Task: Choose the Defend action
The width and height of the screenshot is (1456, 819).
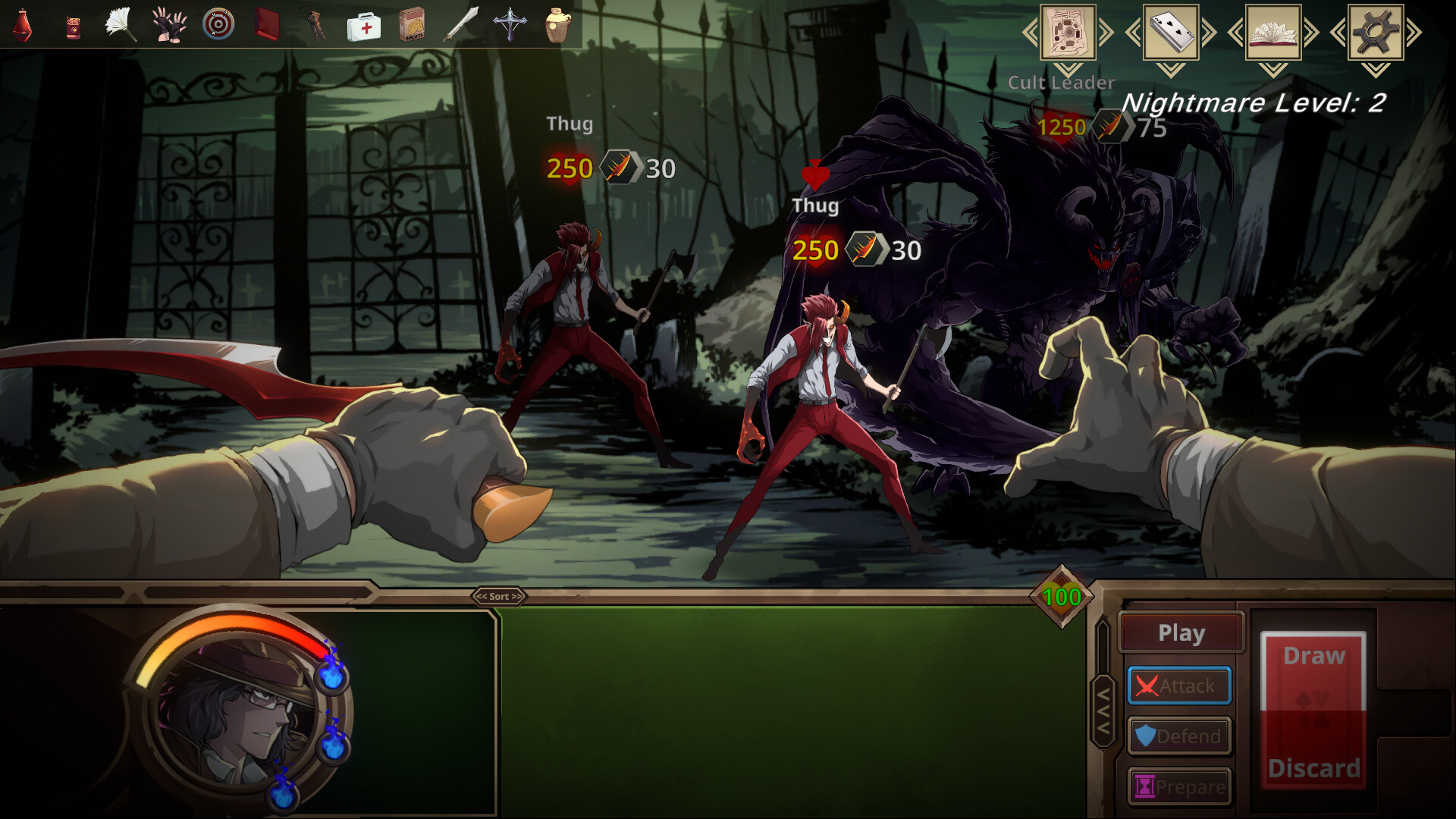Action: (1179, 736)
